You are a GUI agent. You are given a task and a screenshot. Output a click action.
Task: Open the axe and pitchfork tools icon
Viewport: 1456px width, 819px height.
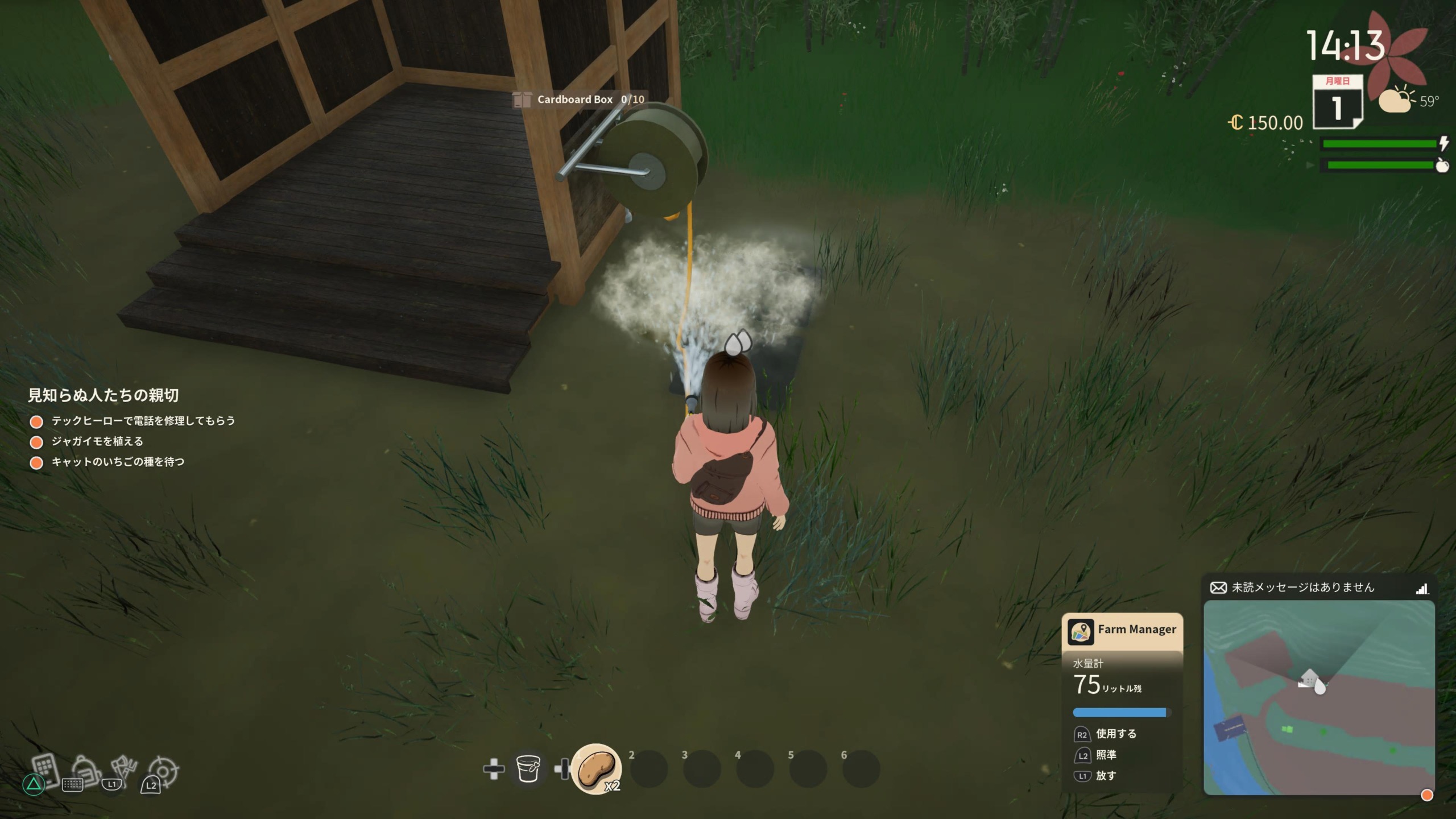(x=124, y=769)
